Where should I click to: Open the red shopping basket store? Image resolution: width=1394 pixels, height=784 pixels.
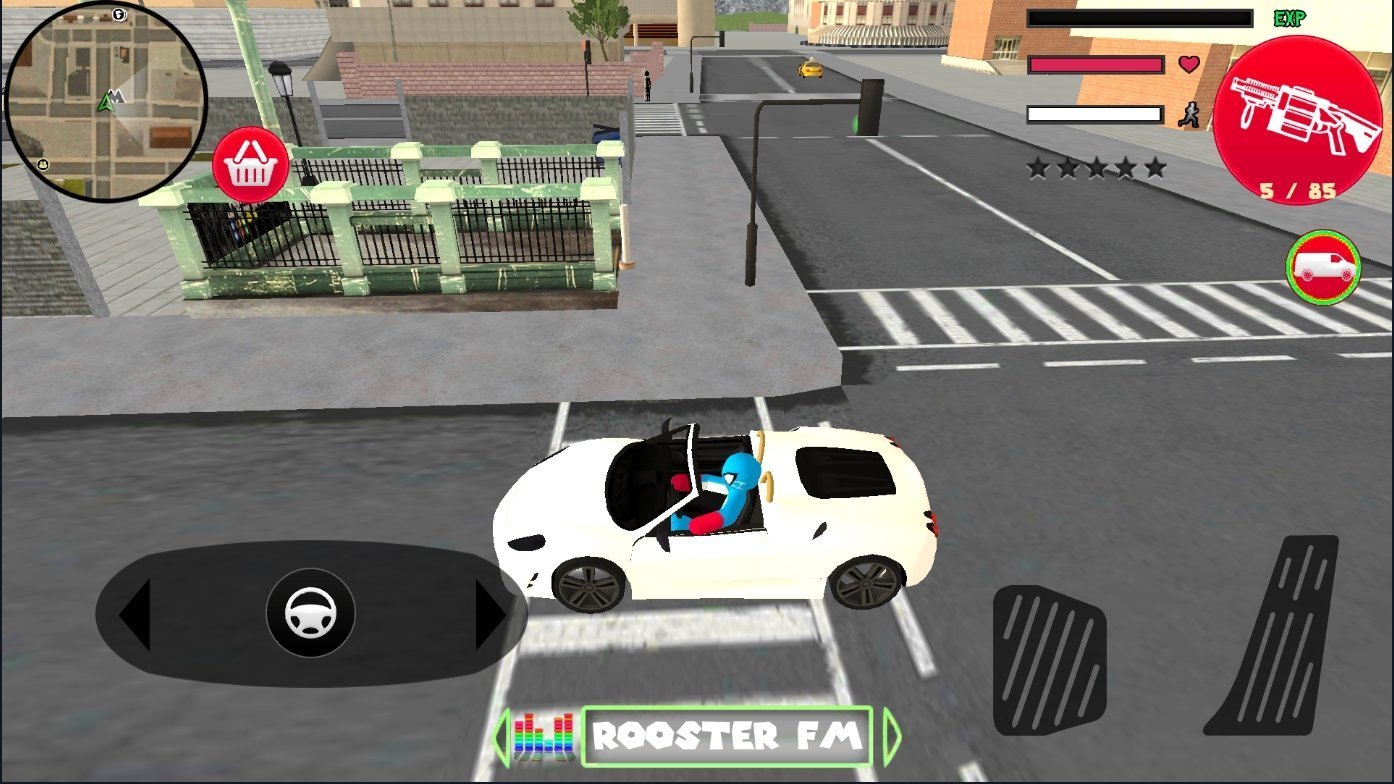point(250,166)
